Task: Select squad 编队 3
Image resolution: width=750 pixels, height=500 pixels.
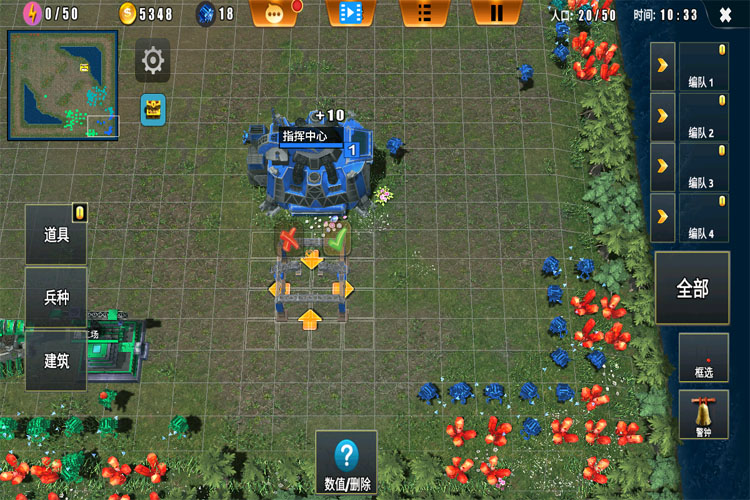Action: [701, 167]
